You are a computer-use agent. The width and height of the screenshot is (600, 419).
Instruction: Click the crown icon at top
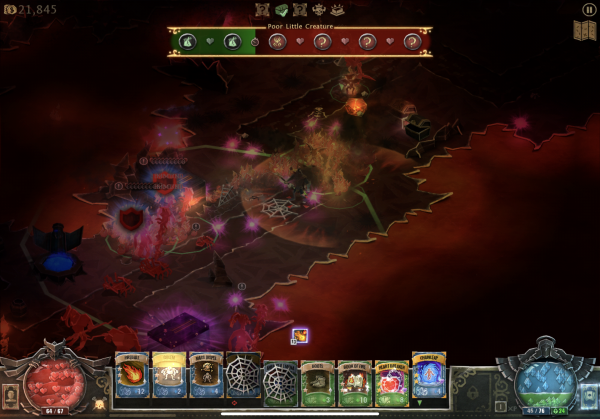(320, 10)
